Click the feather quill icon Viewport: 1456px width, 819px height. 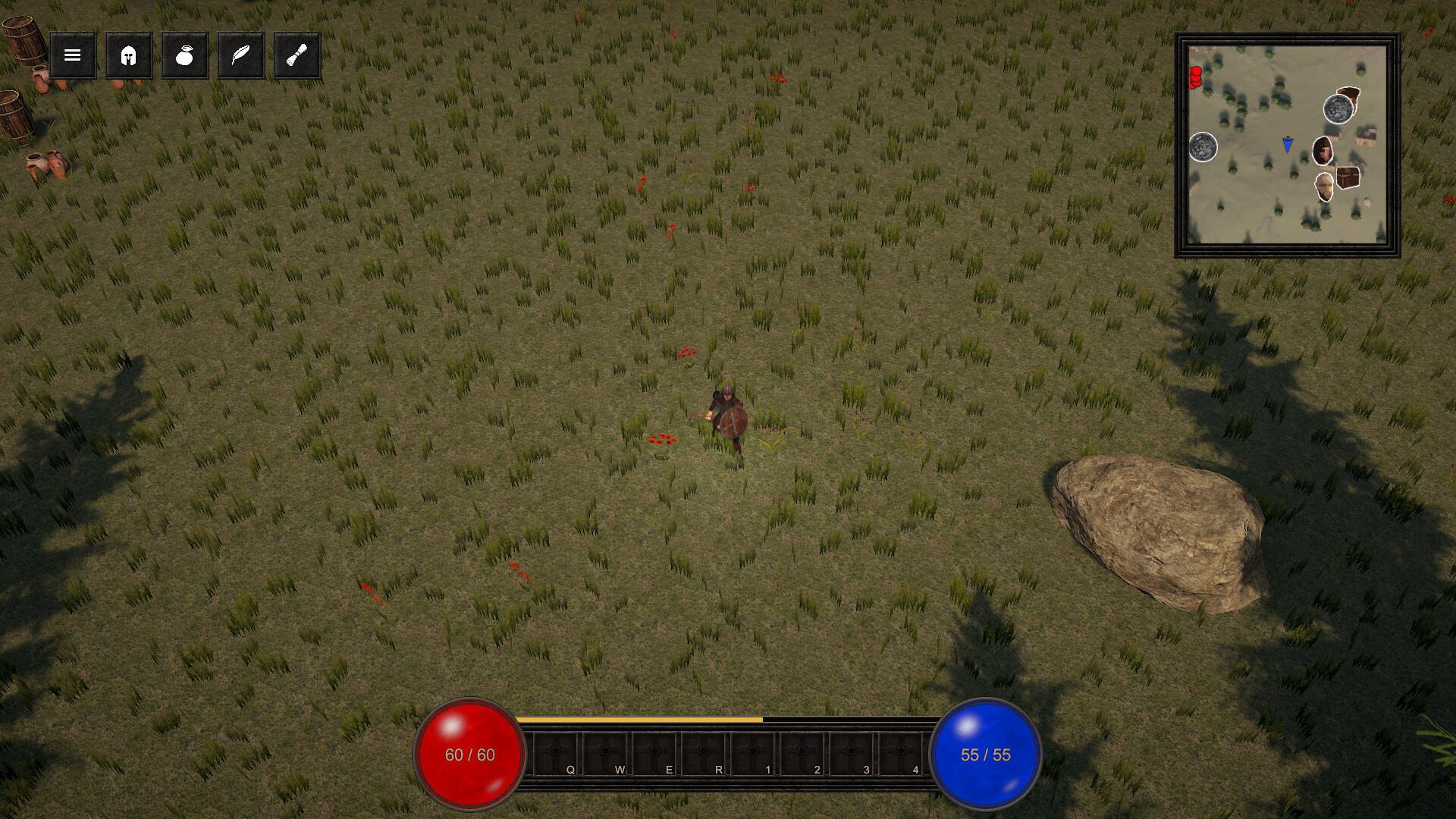point(240,55)
